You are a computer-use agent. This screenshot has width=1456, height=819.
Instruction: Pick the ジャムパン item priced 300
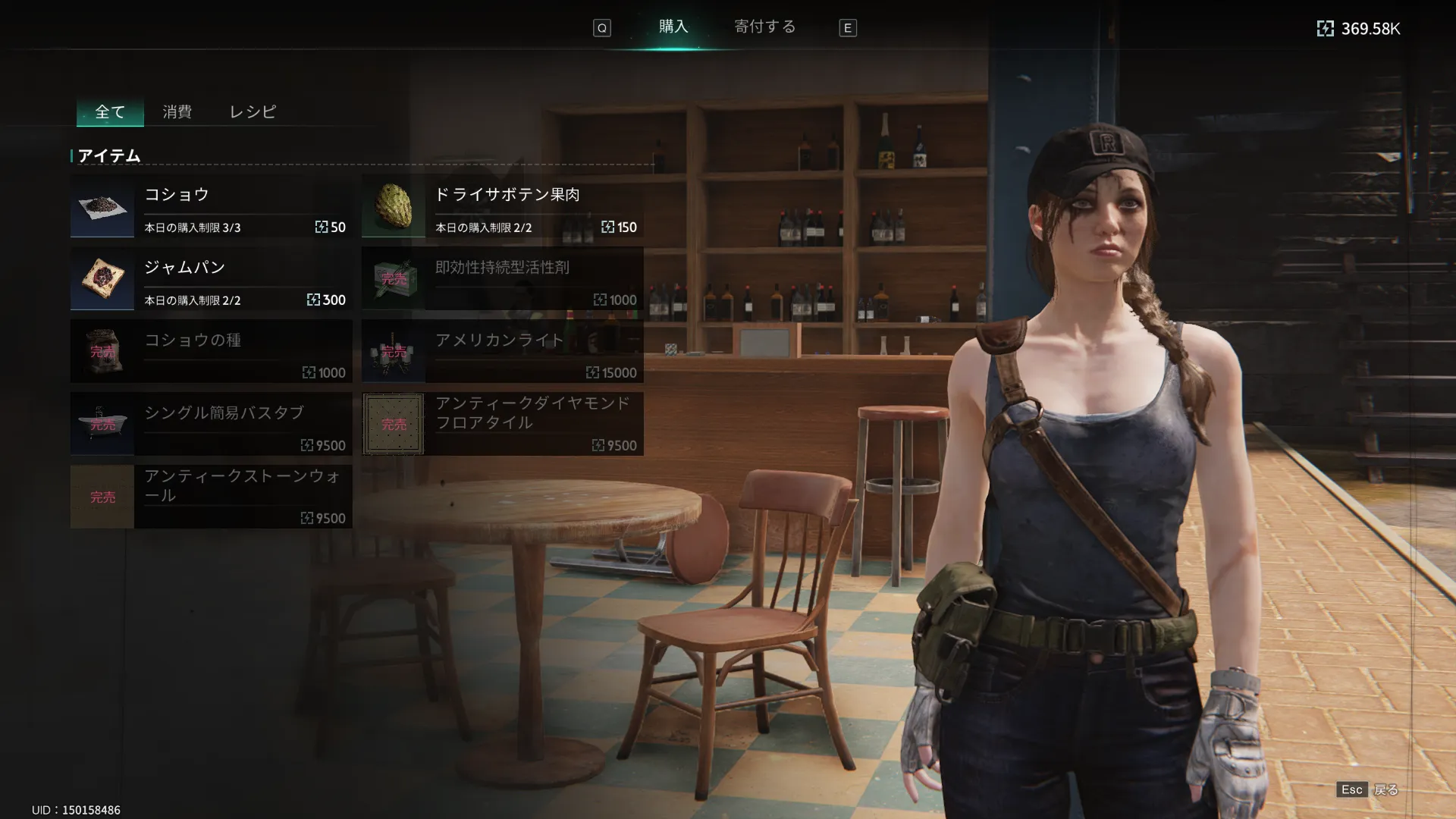[x=211, y=279]
